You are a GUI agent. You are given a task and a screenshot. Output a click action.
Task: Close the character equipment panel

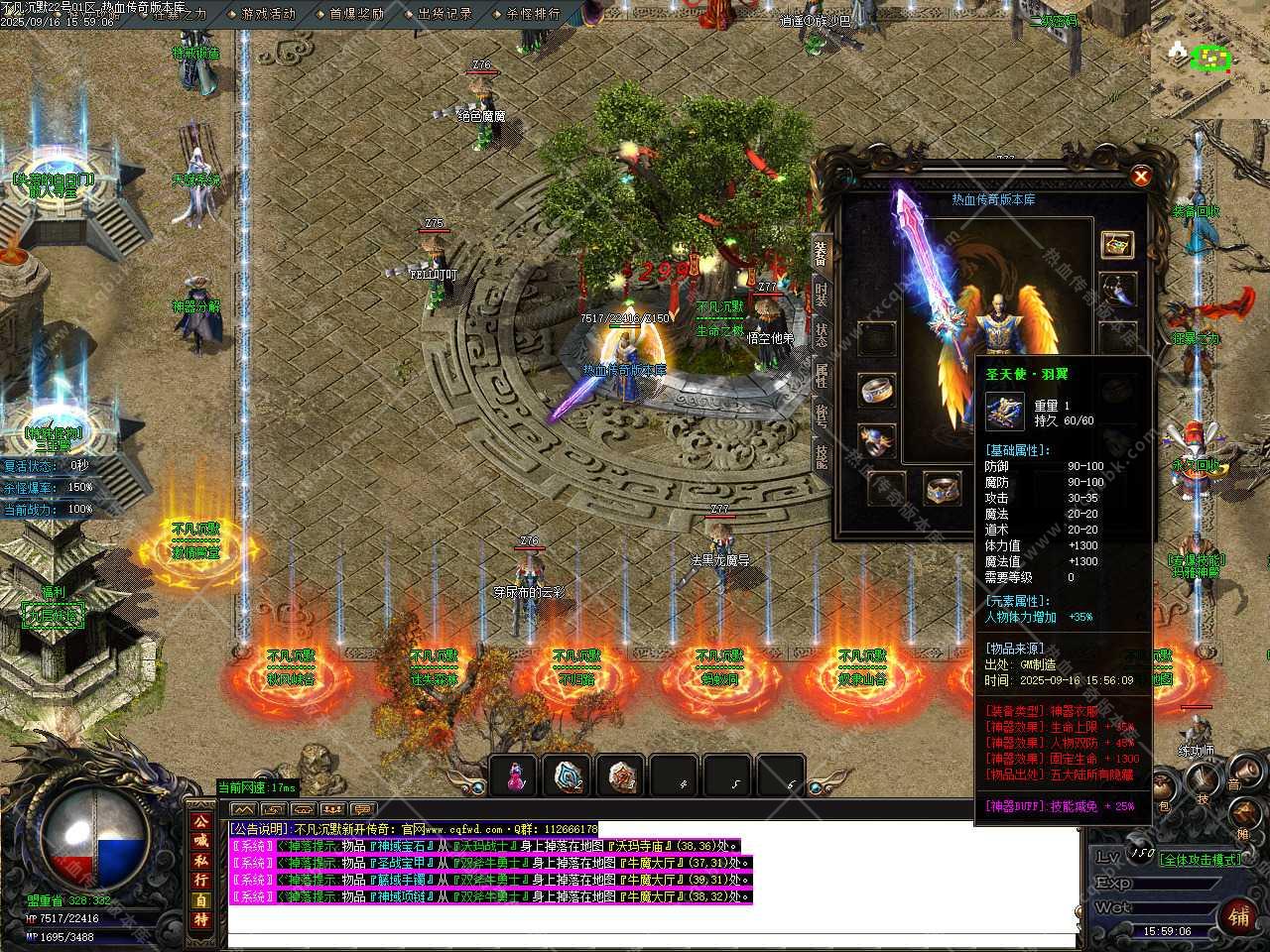(1141, 177)
